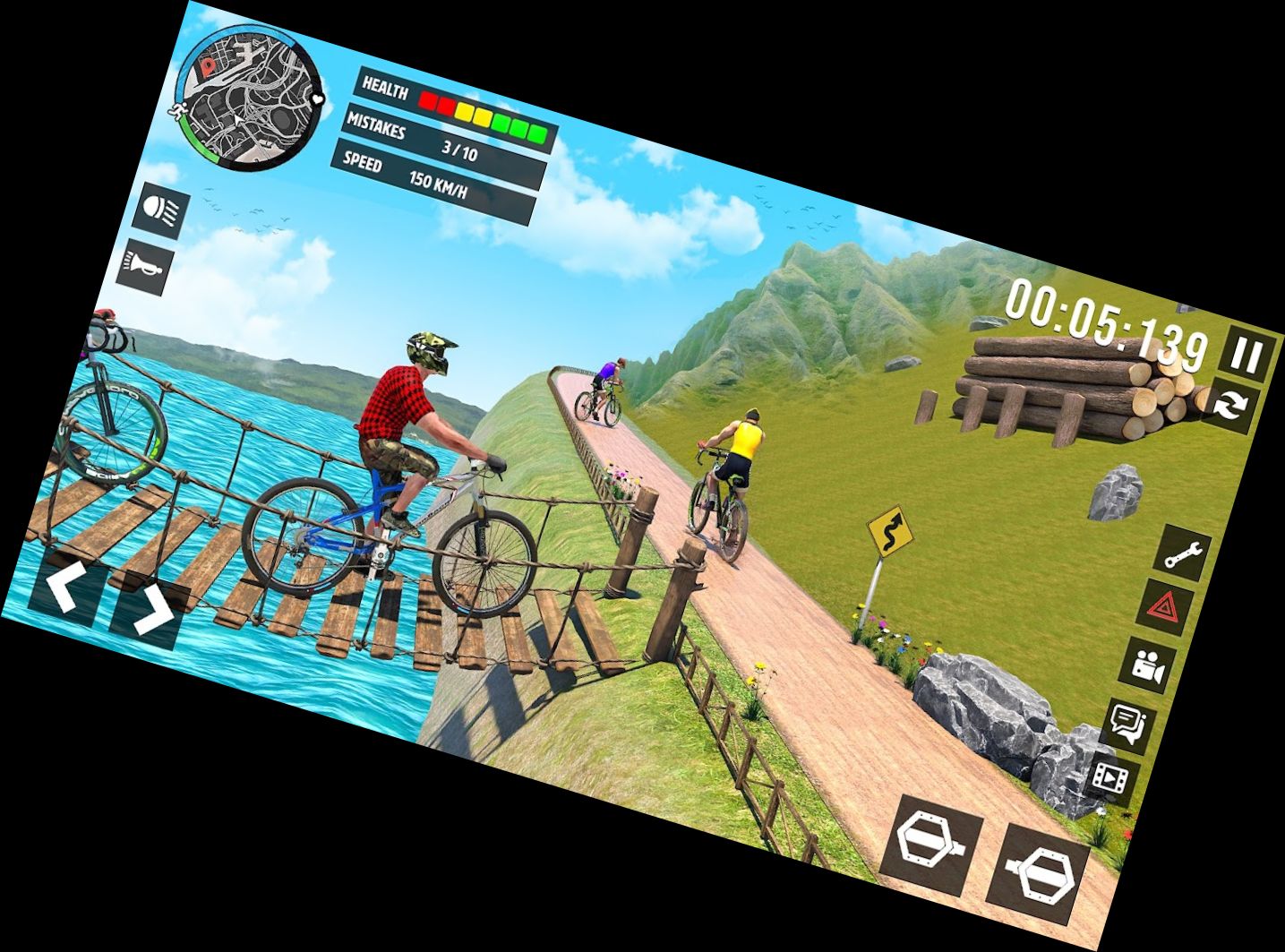Tap the left steering arrow

(x=64, y=584)
